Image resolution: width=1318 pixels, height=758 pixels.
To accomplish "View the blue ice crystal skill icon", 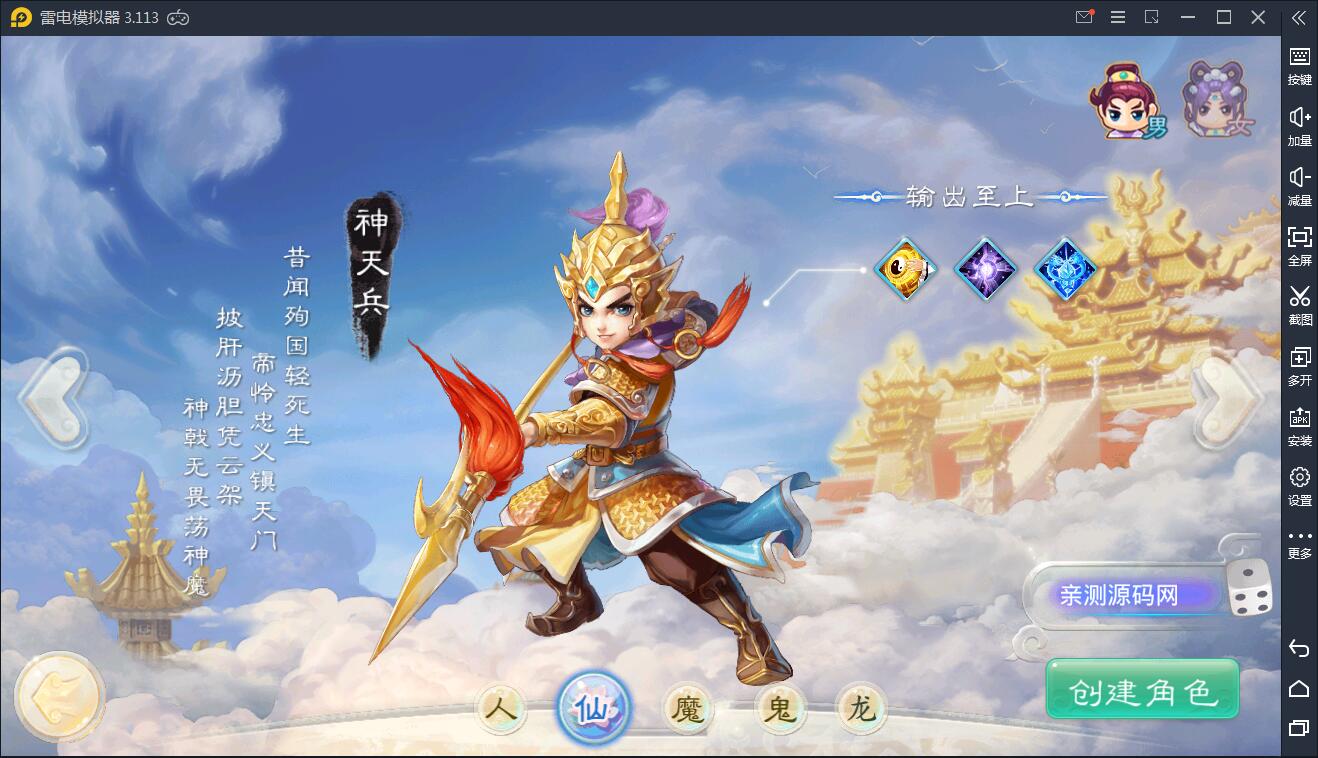I will point(1065,268).
